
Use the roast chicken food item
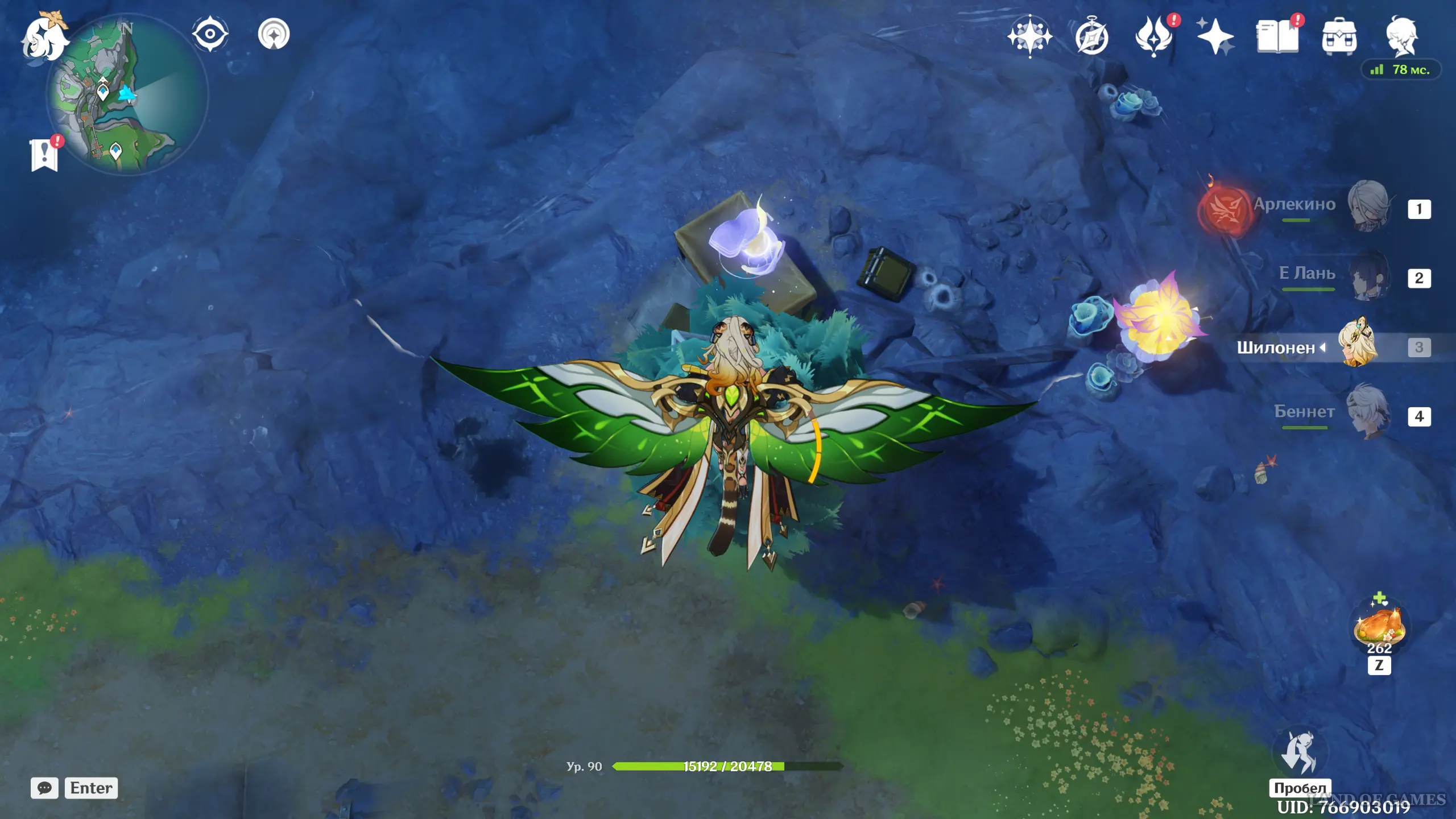click(1379, 626)
